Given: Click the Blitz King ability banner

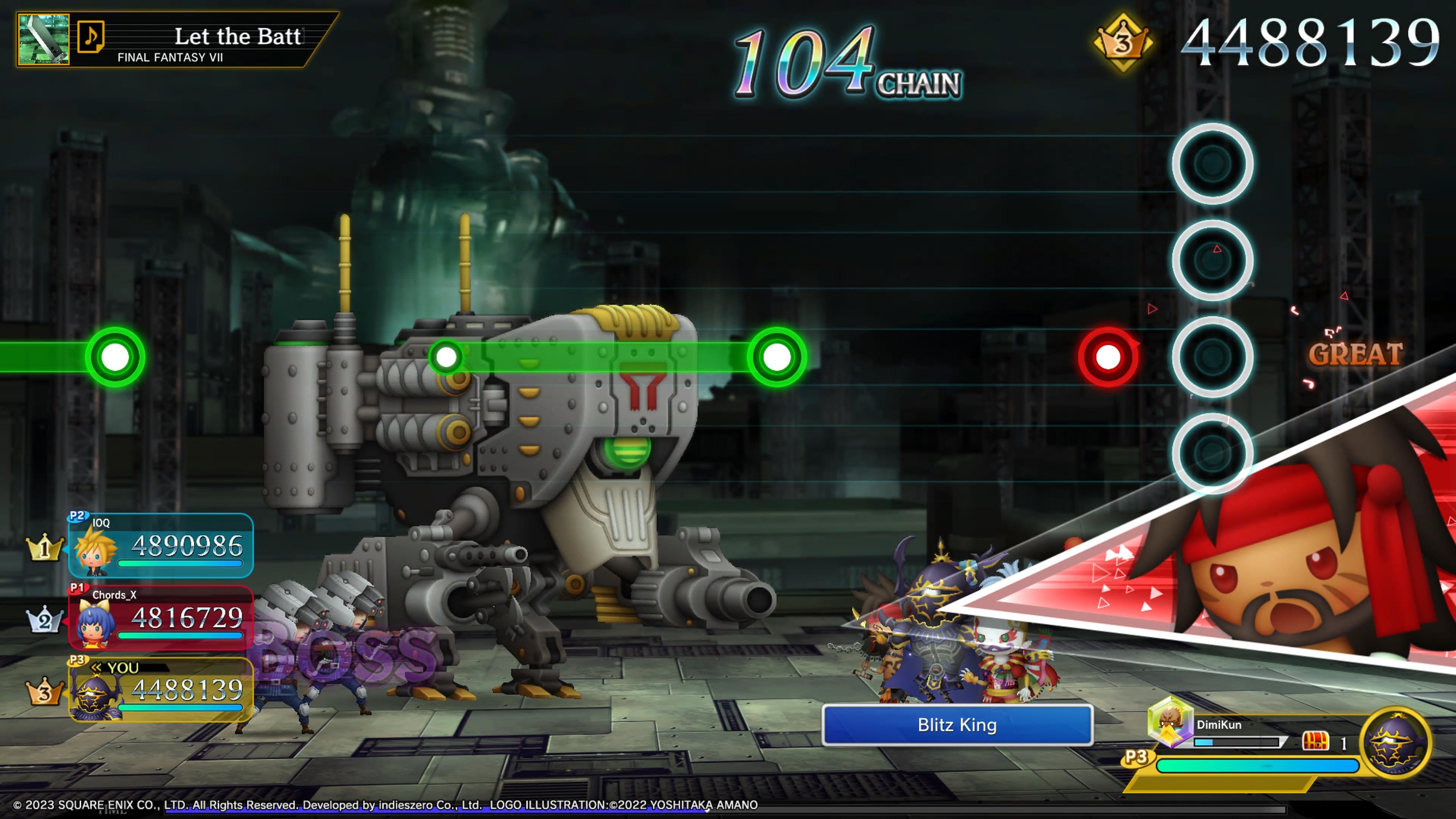Looking at the screenshot, I should (x=957, y=725).
